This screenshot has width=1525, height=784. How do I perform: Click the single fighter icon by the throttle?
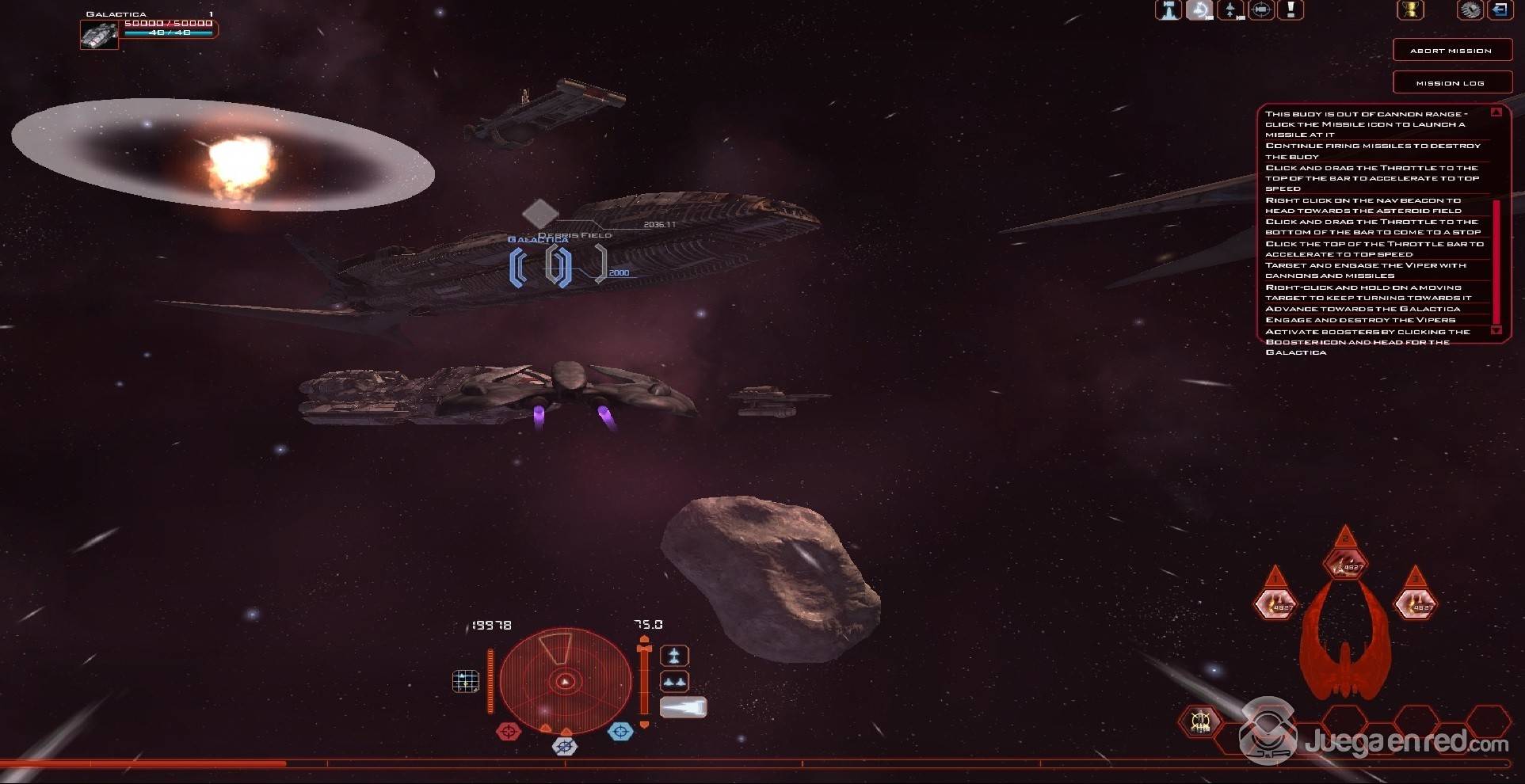[x=674, y=656]
